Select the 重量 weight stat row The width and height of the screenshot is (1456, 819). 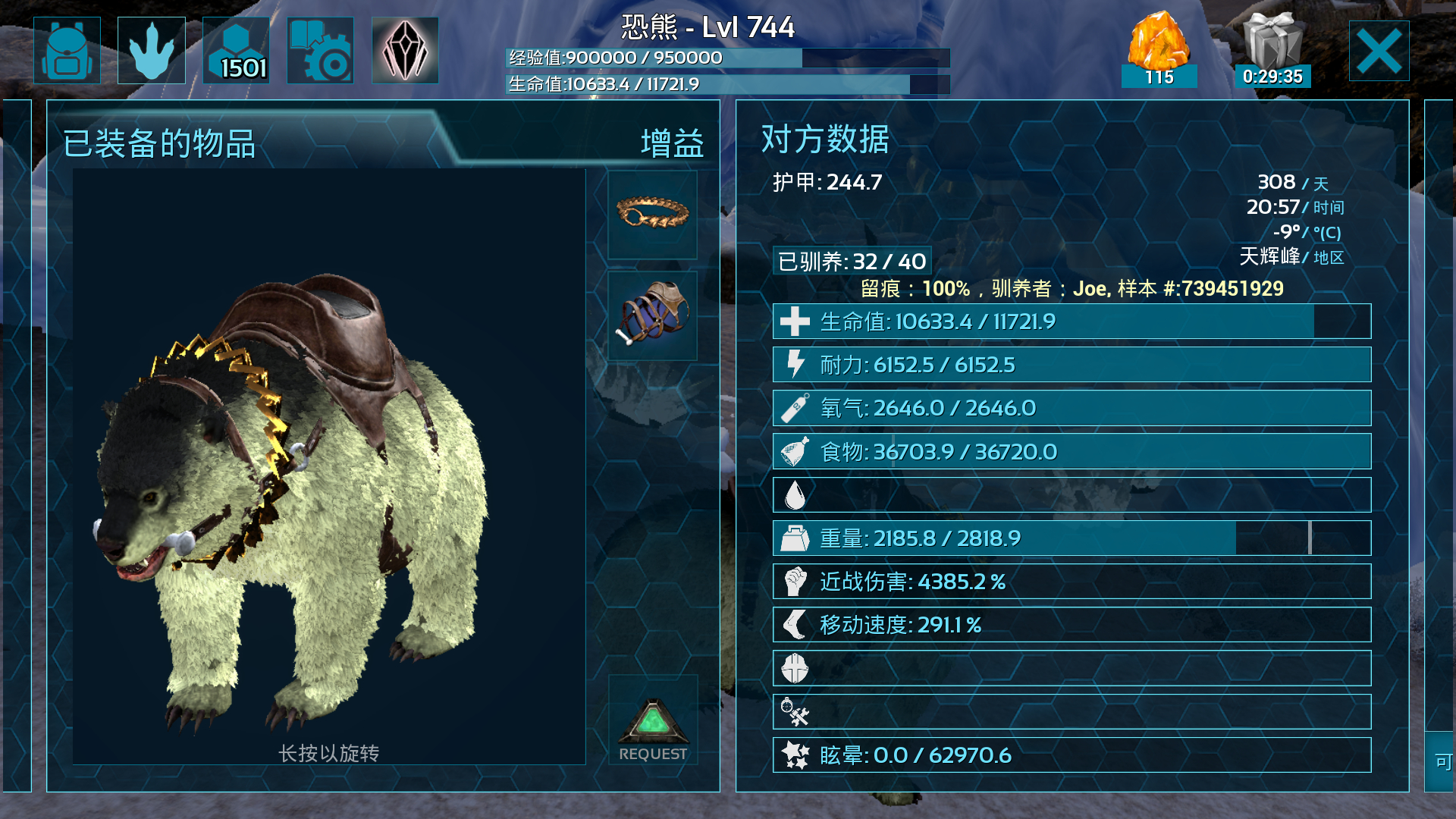pyautogui.click(x=1071, y=538)
